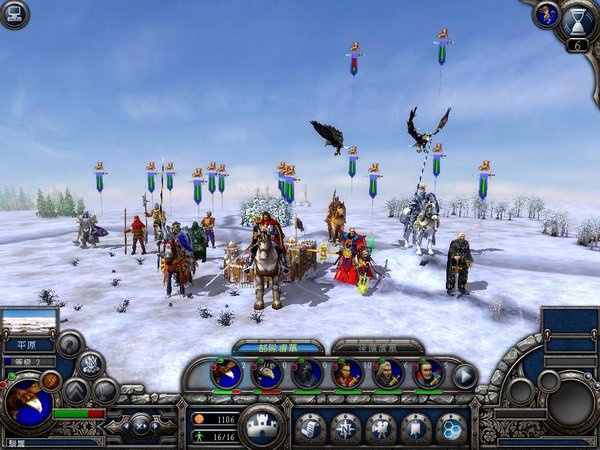Image resolution: width=600 pixels, height=450 pixels.
Task: Open the banner flag button
Action: [x=416, y=428]
